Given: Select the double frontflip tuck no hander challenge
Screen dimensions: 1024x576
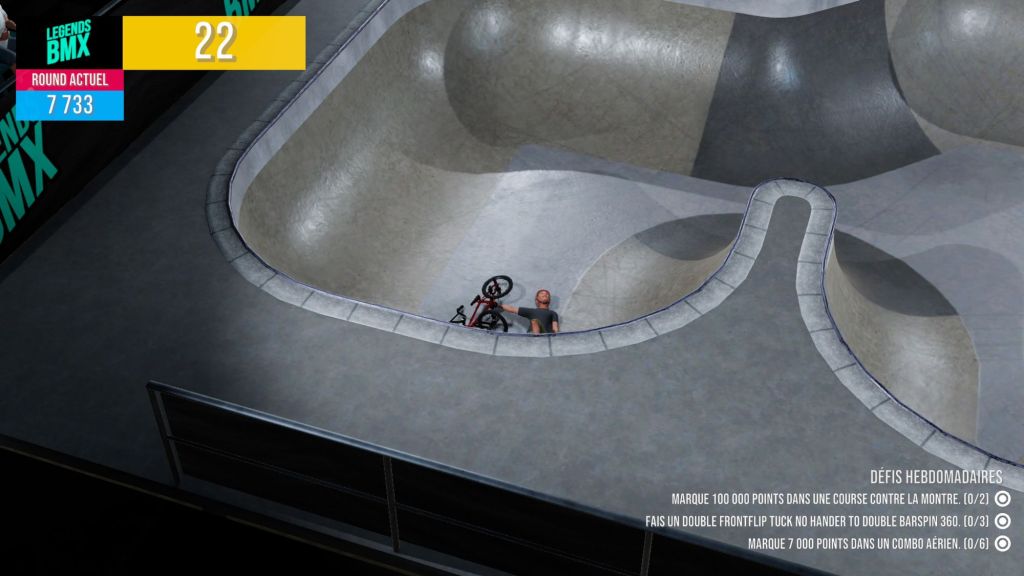Looking at the screenshot, I should pyautogui.click(x=817, y=521).
